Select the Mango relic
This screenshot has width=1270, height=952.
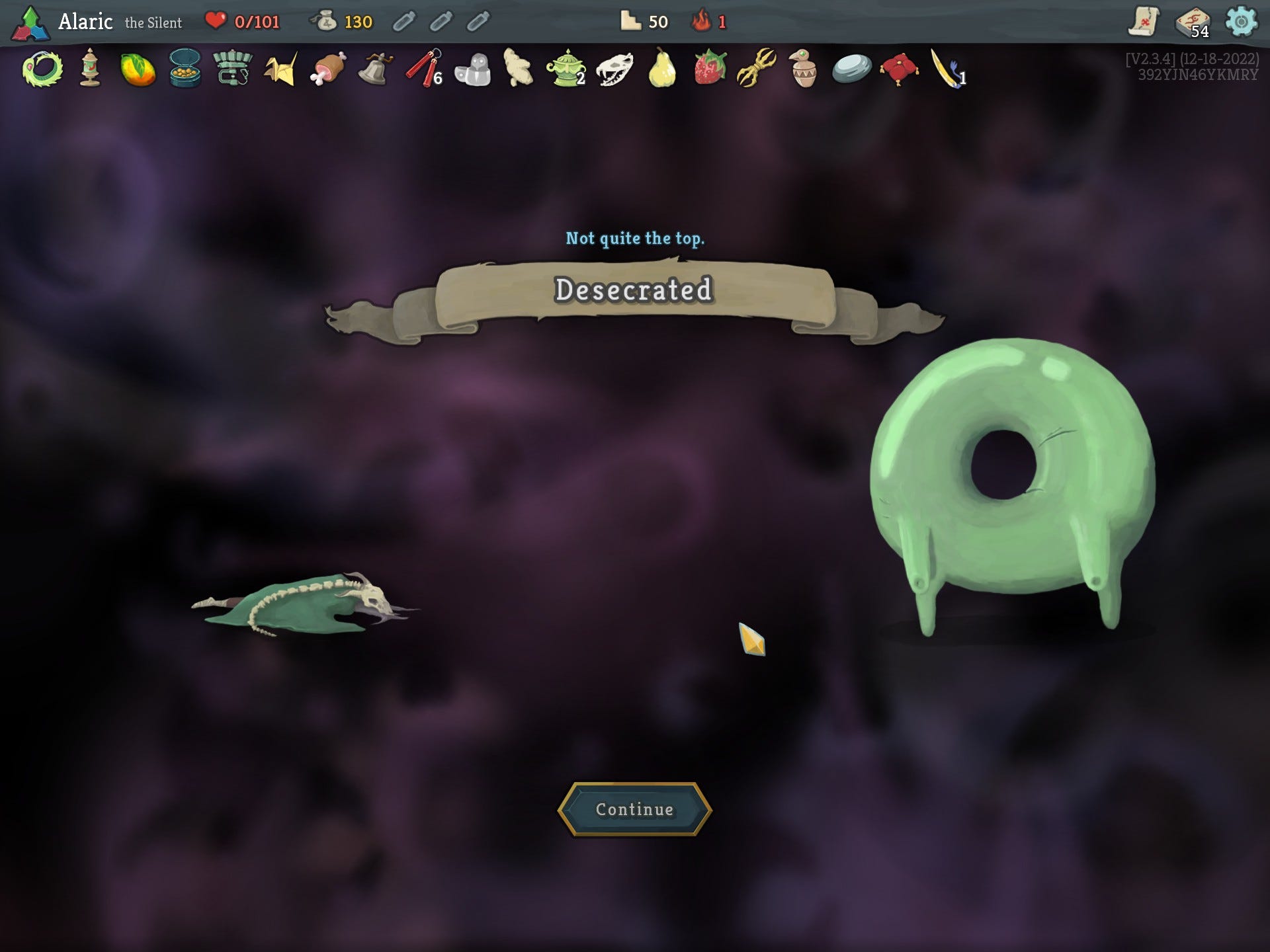(x=138, y=69)
